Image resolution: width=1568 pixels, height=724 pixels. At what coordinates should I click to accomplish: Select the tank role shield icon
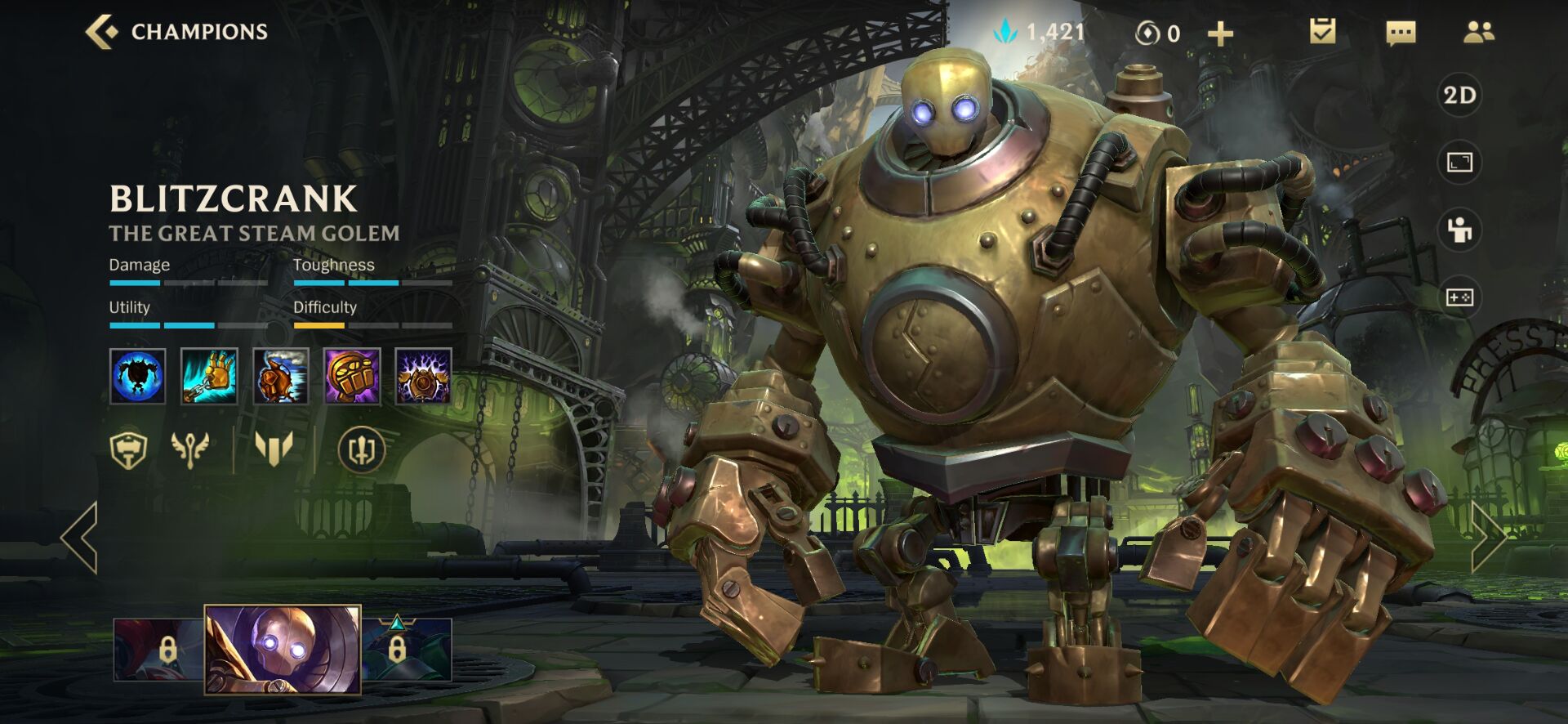coord(128,450)
